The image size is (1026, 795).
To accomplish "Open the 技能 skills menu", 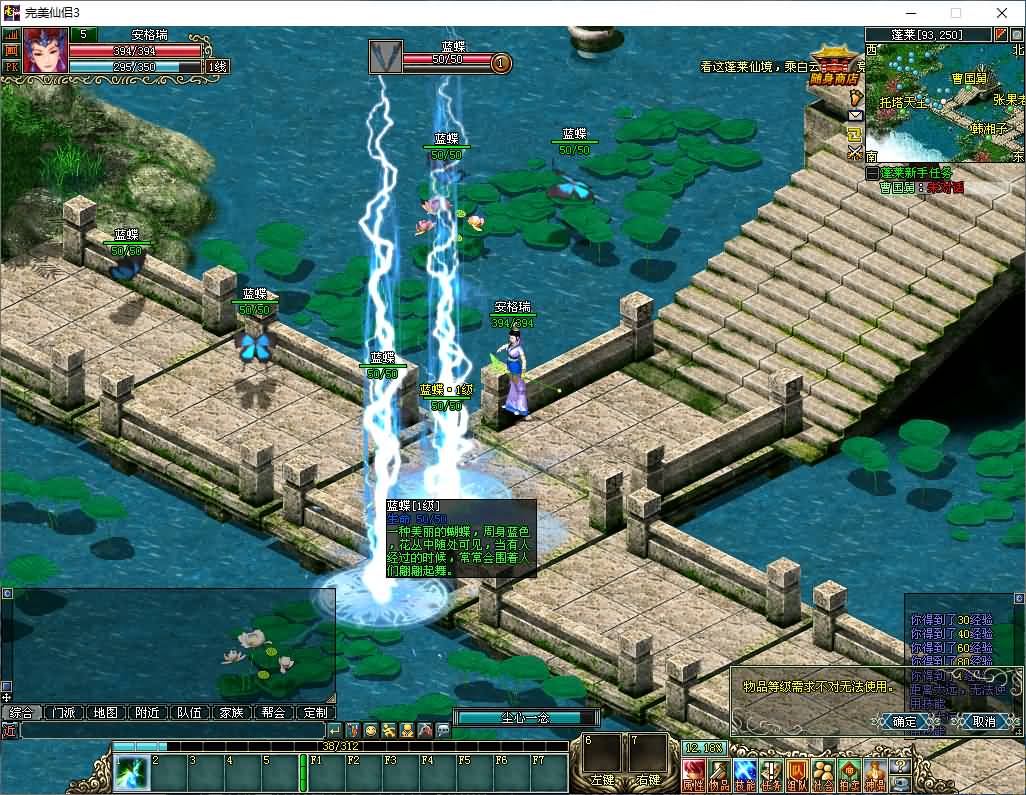I will click(x=745, y=775).
